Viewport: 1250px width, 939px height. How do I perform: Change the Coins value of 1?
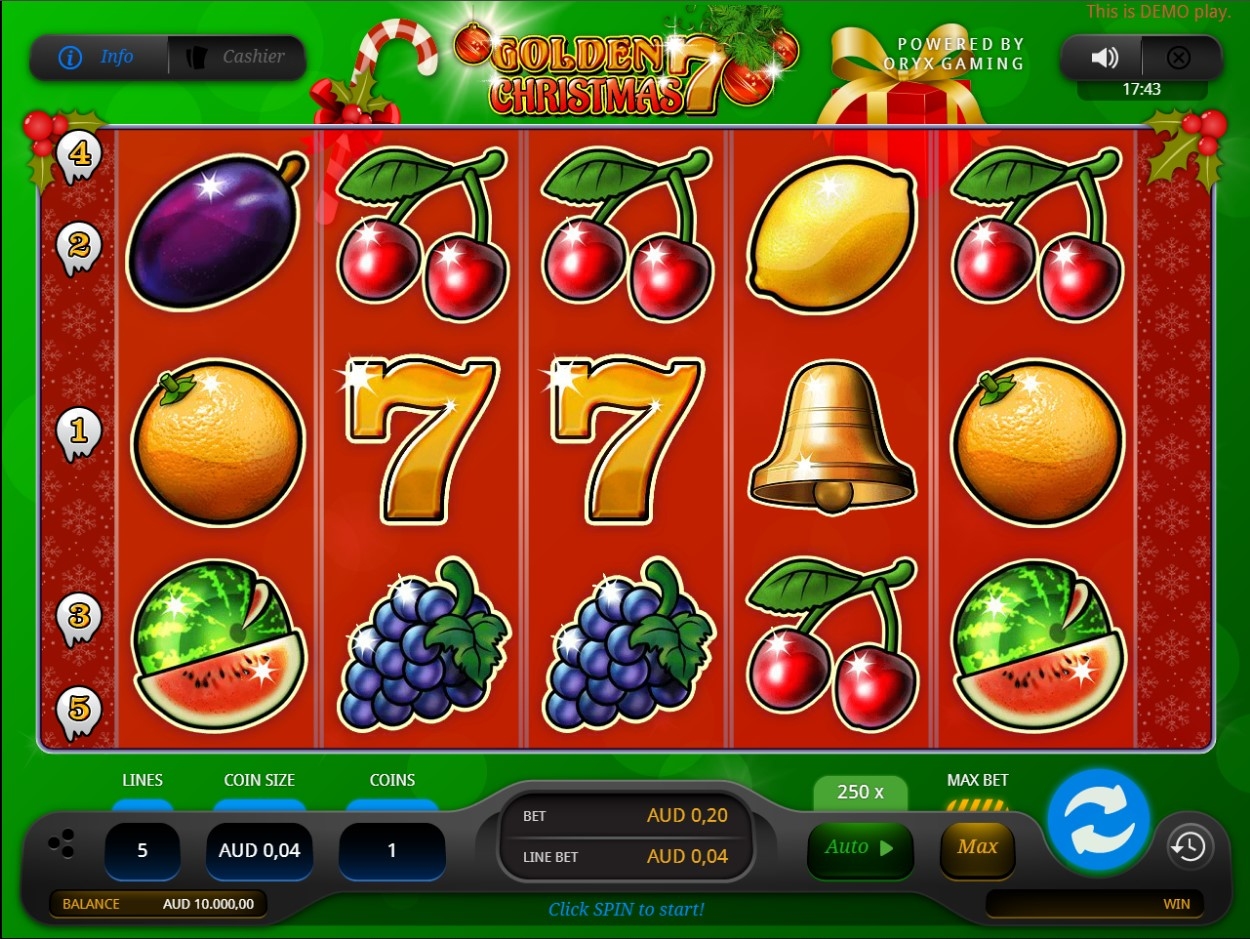(x=392, y=851)
